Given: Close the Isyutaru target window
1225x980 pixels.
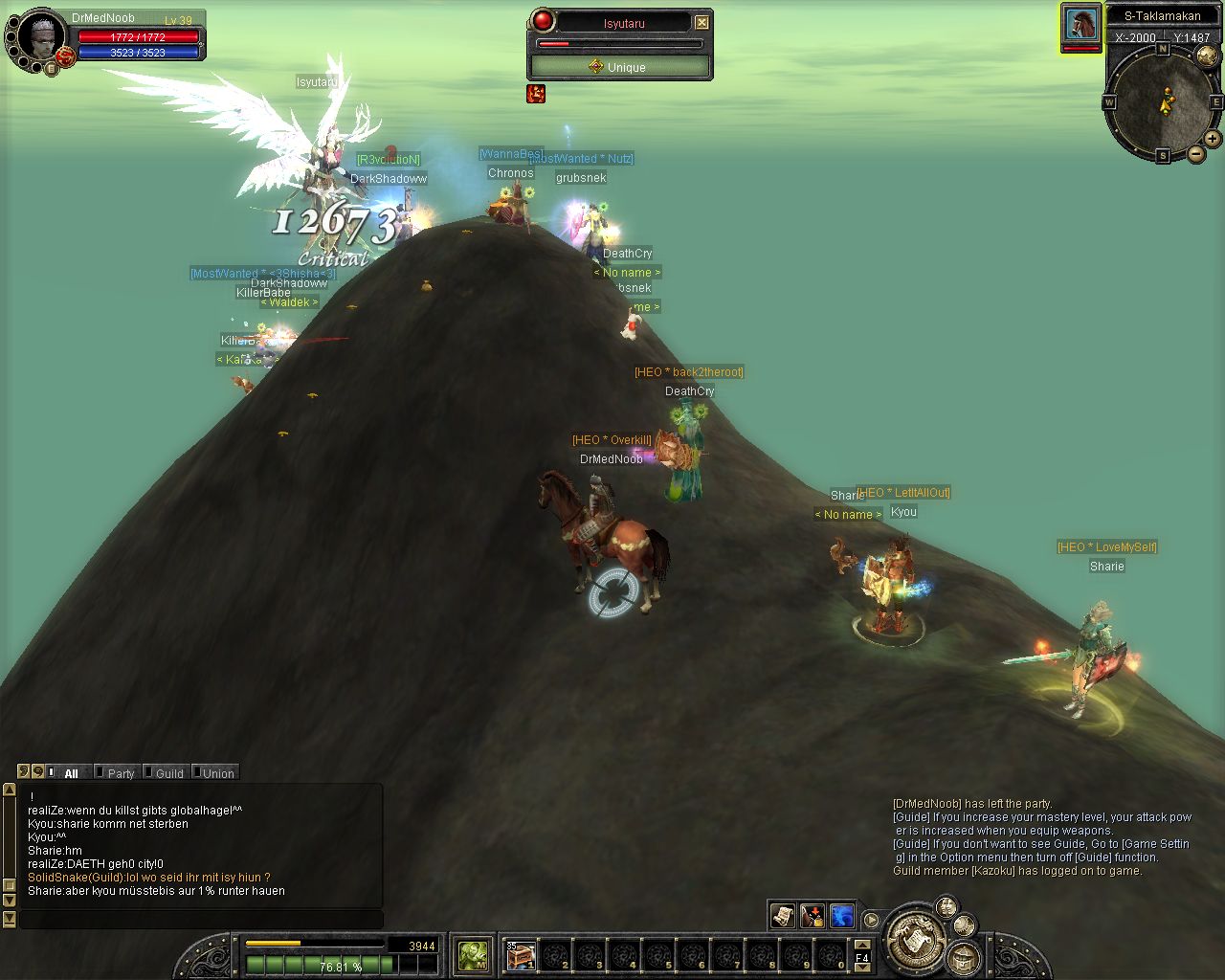Looking at the screenshot, I should (x=702, y=22).
